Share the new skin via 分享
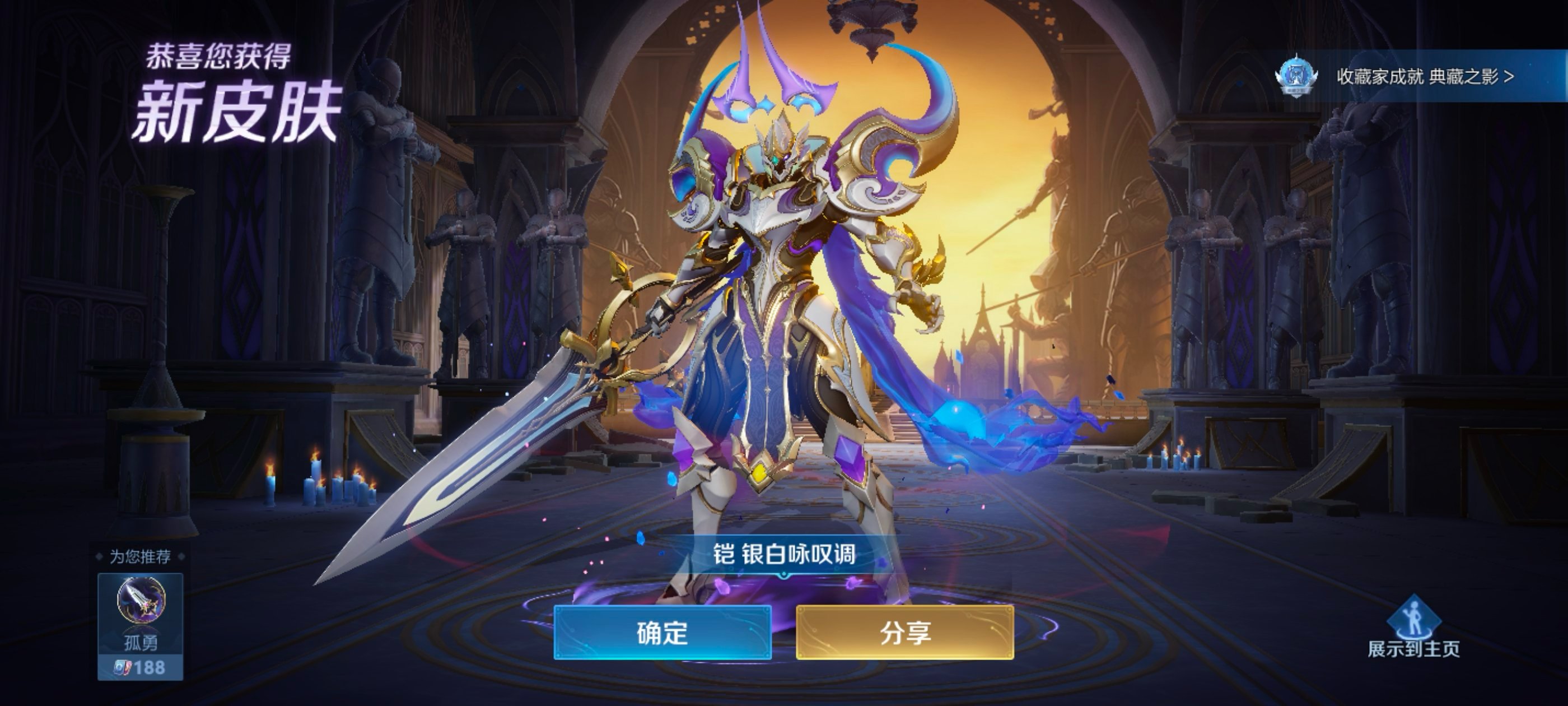The height and width of the screenshot is (706, 1568). tap(904, 633)
